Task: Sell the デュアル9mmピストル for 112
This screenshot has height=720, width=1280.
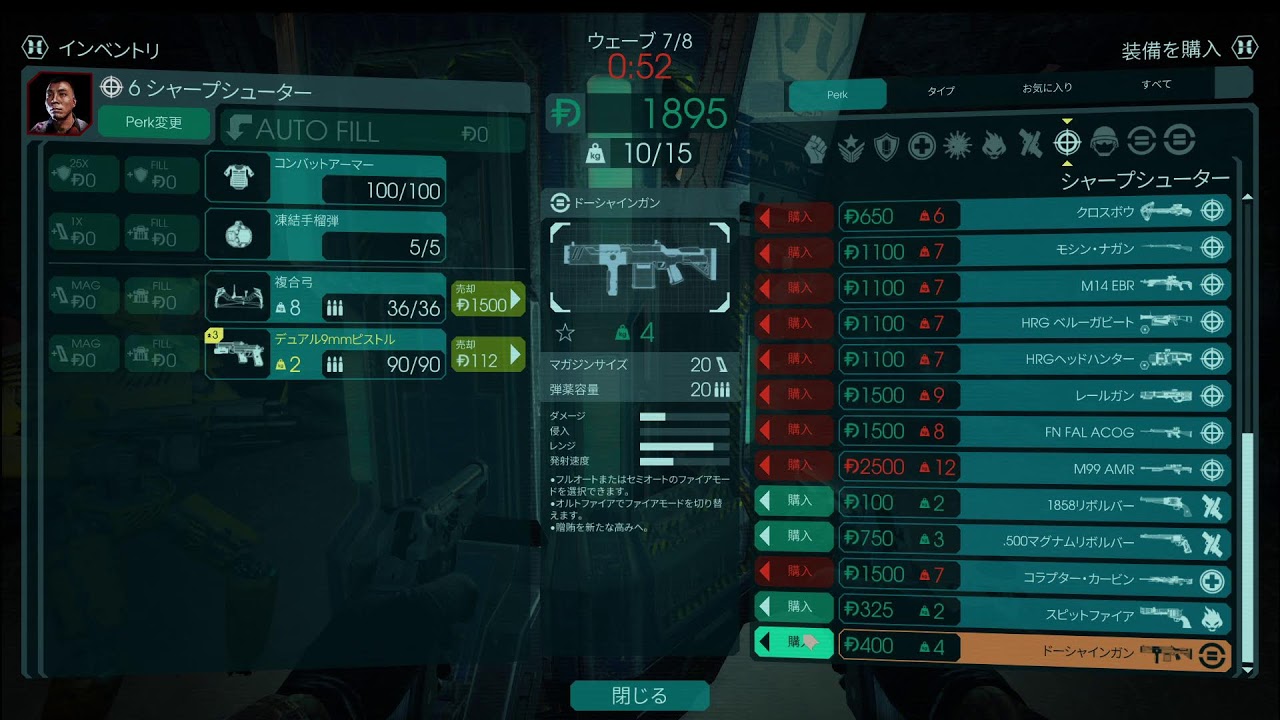Action: (488, 354)
